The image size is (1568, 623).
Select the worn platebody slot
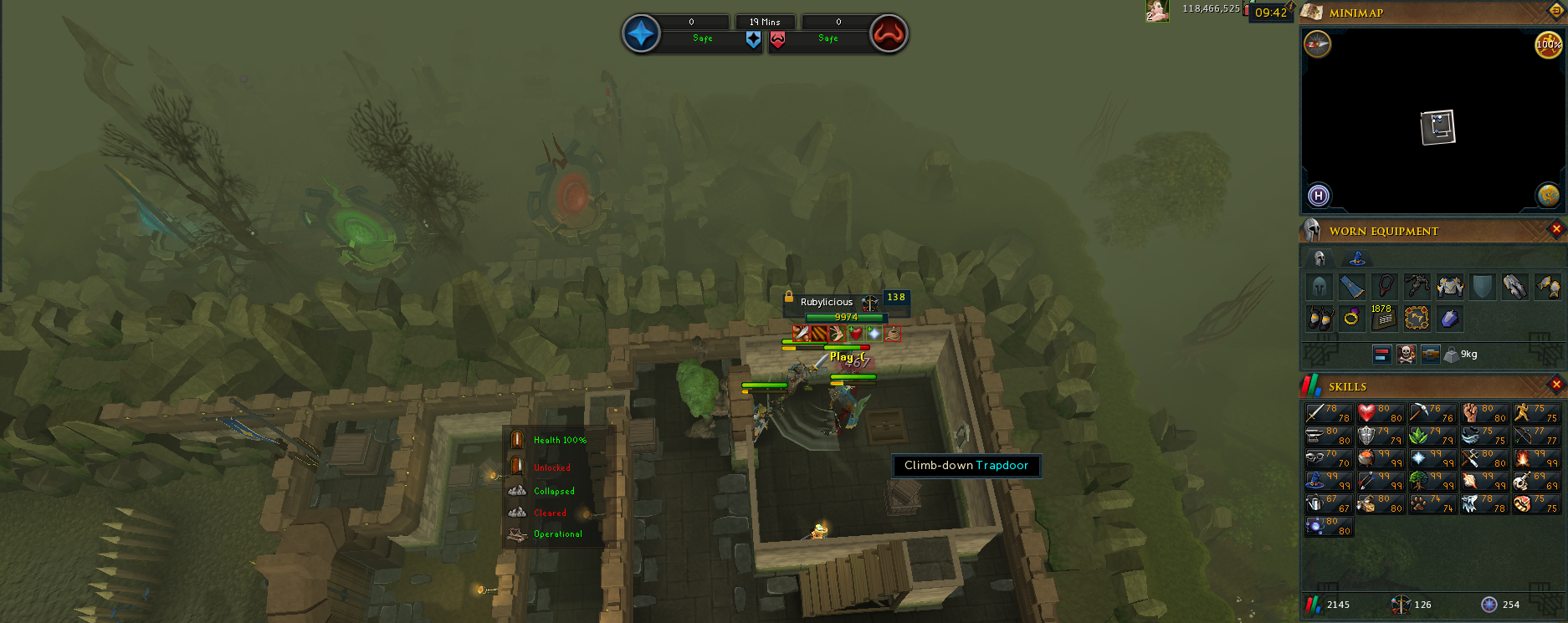1450,287
